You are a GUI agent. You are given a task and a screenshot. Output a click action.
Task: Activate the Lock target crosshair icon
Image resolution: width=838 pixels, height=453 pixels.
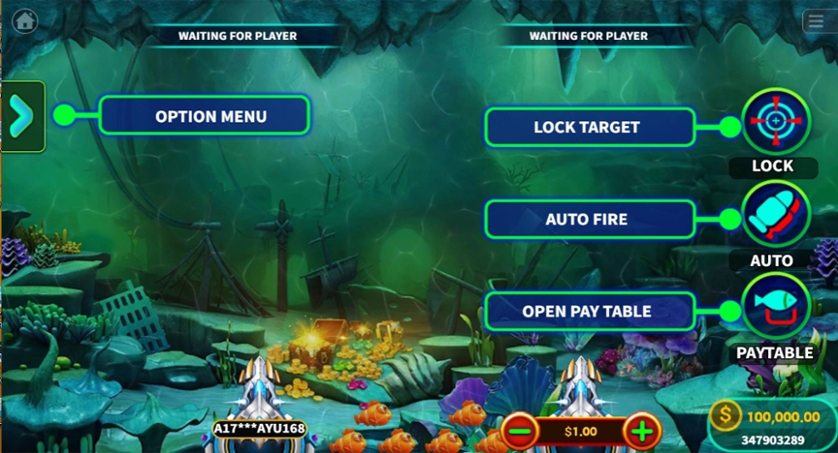tap(776, 122)
